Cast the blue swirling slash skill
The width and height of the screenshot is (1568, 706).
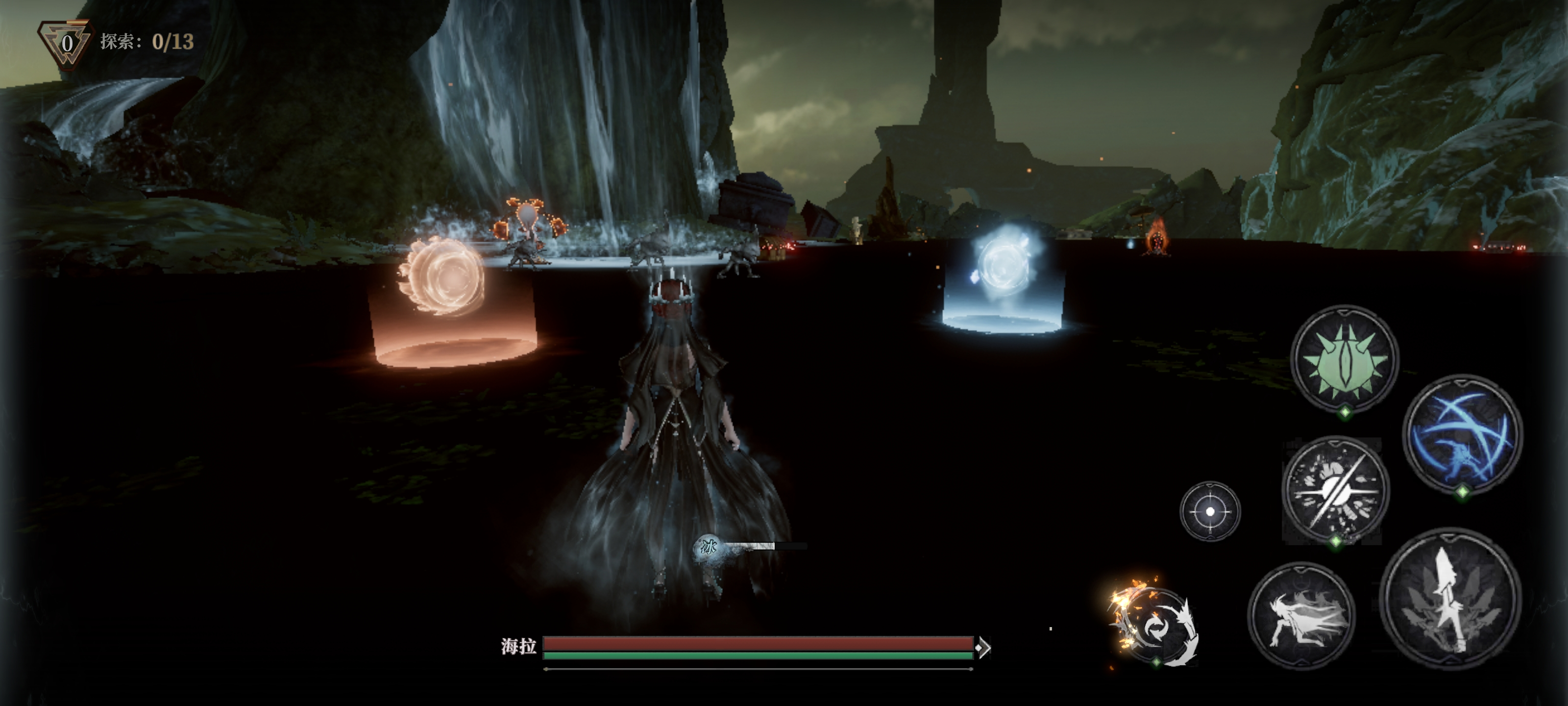(1462, 434)
